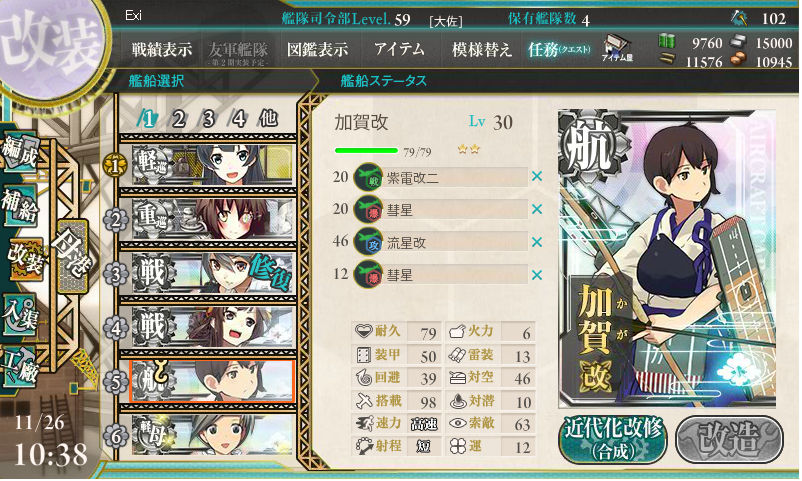This screenshot has width=802, height=481.
Task: Select the light cruiser in slot 1
Action: [x=210, y=164]
